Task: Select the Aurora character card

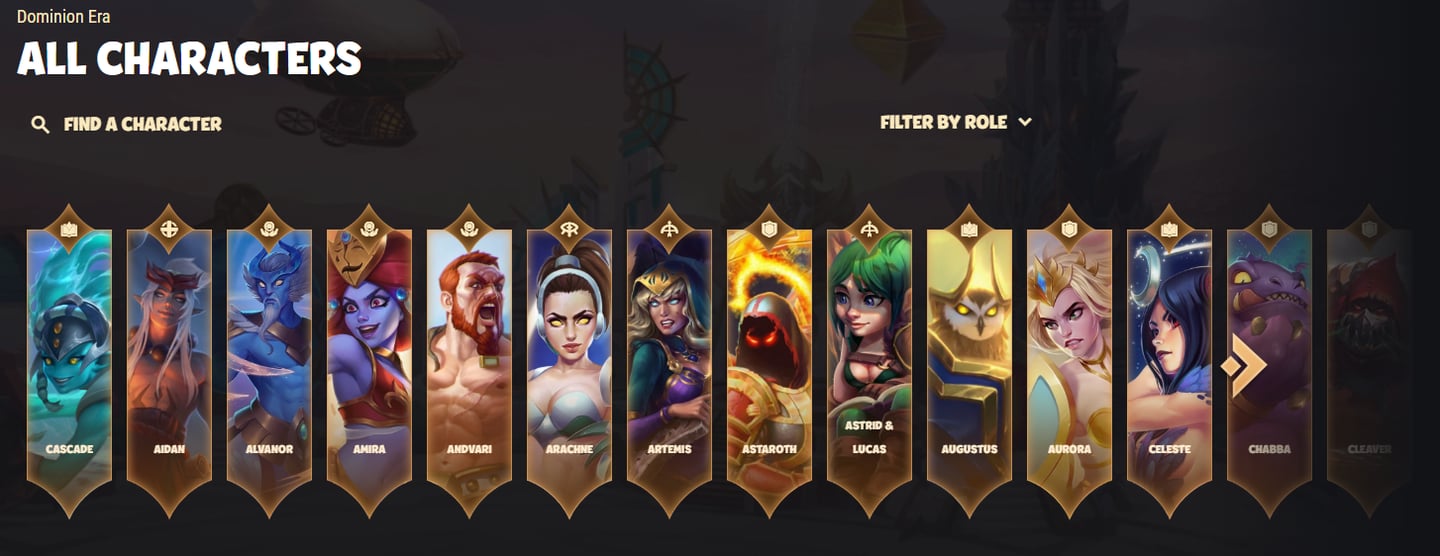Action: click(x=1069, y=360)
